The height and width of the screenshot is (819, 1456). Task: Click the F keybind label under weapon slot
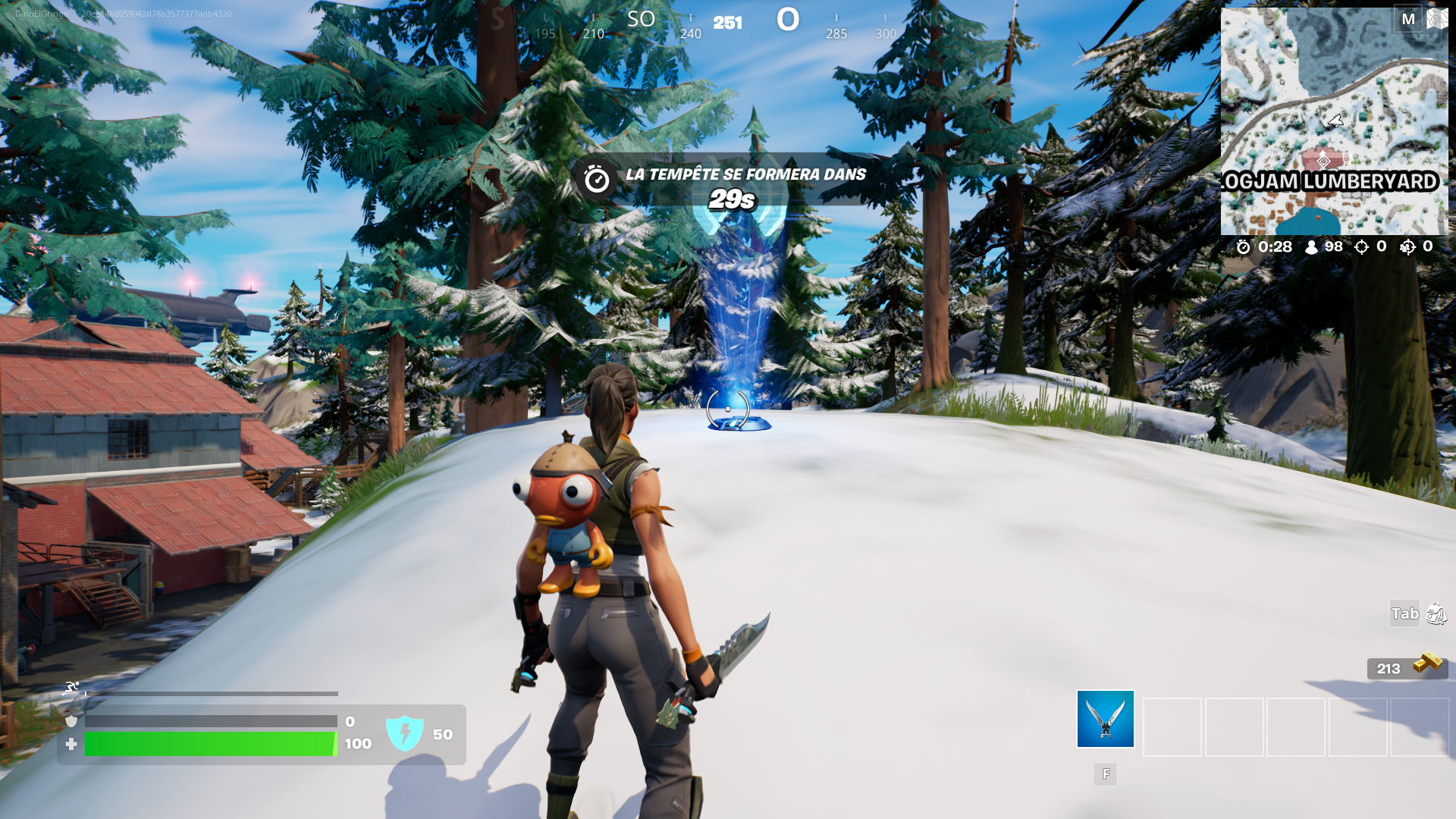pos(1105,774)
